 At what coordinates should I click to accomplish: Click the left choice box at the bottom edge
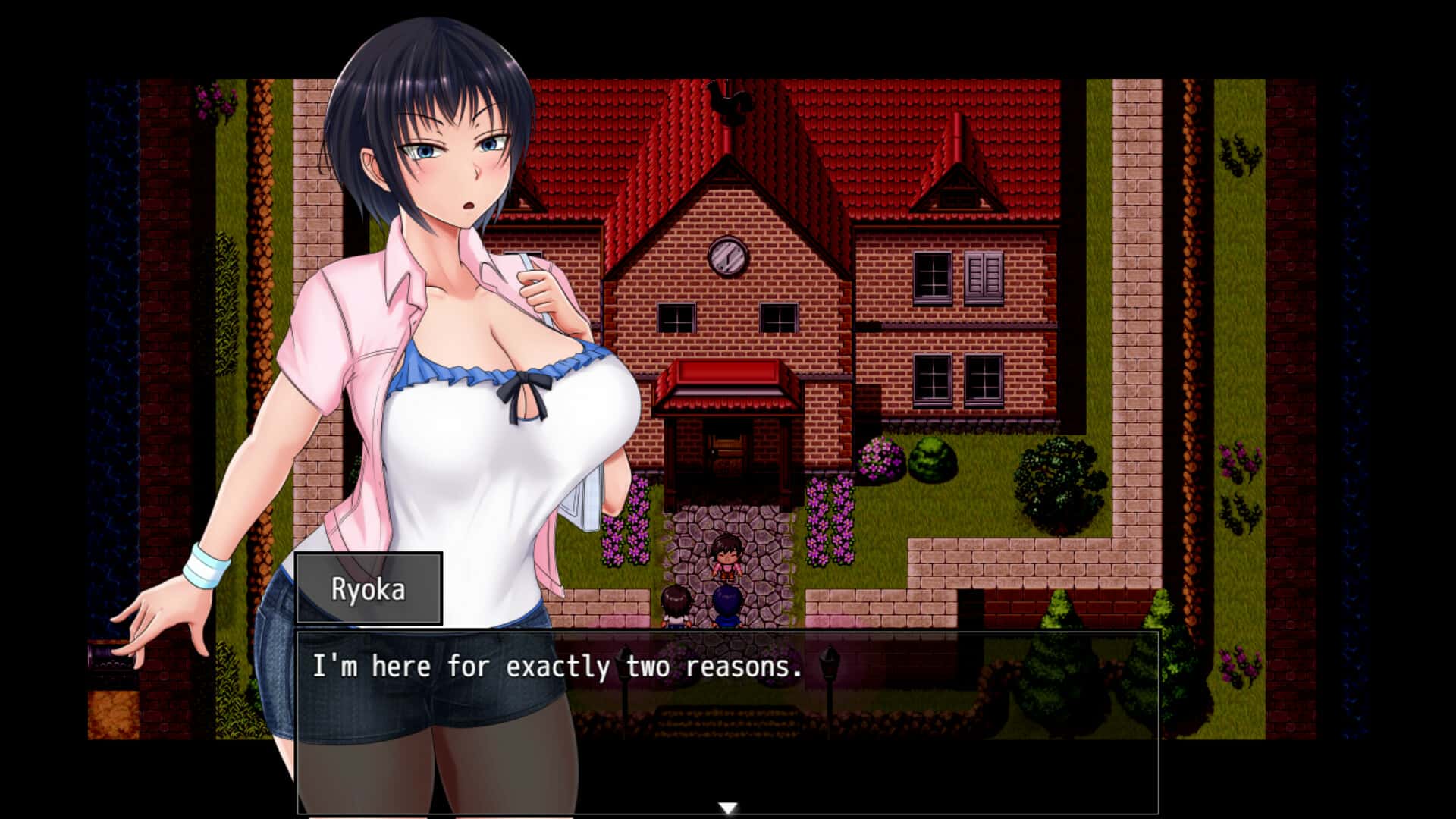368,815
